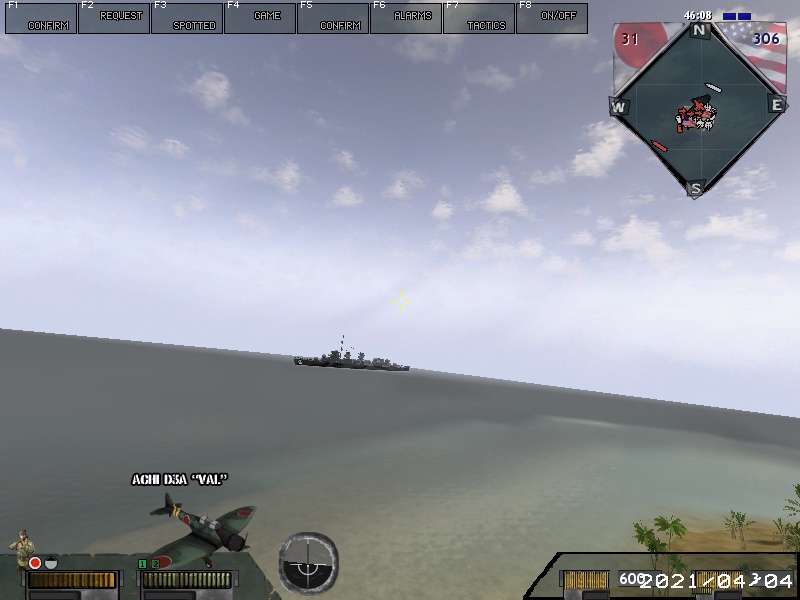
Task: Select vehicle seat position 1
Action: coord(142,564)
